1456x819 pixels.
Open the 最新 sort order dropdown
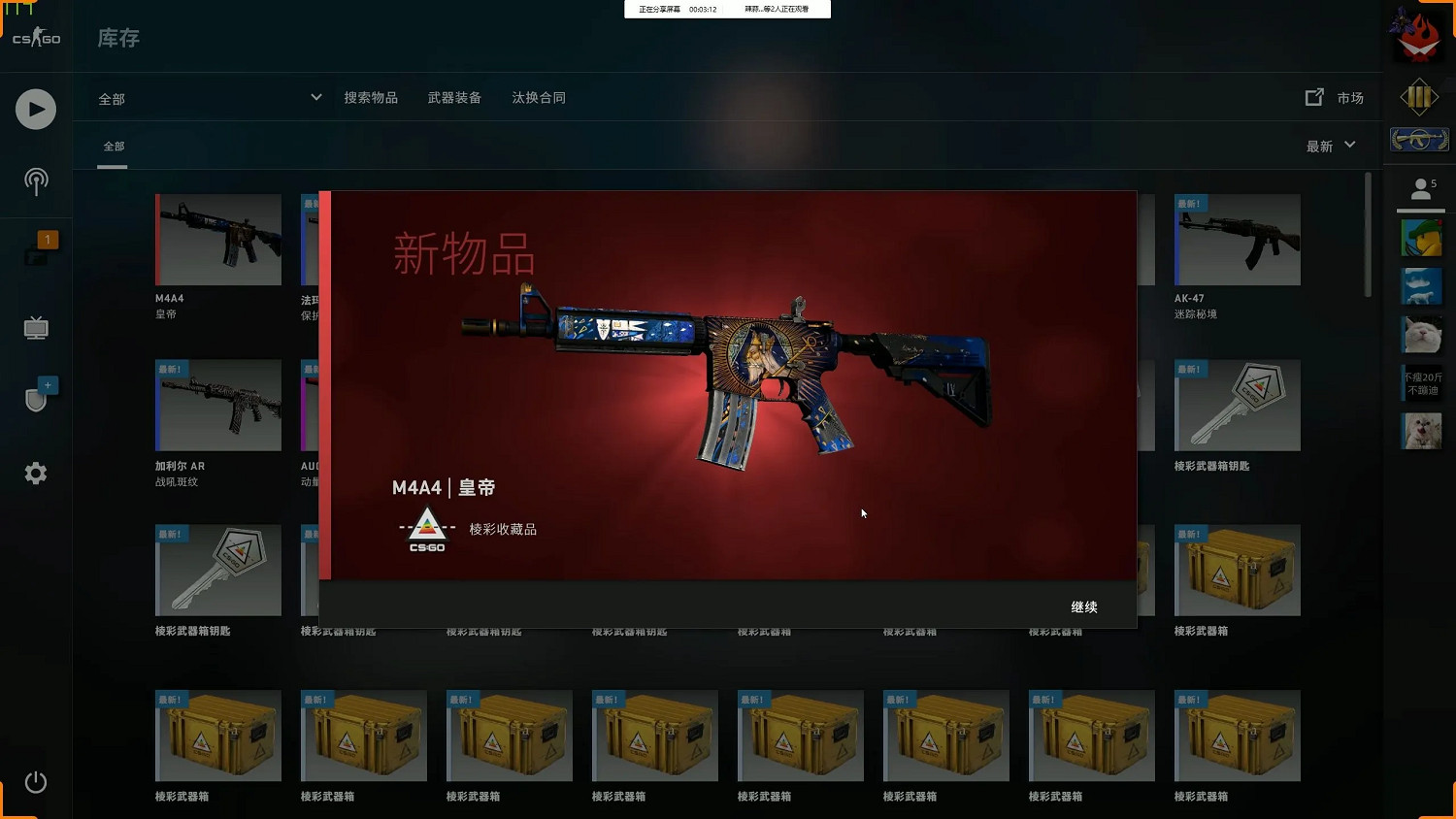[1330, 146]
